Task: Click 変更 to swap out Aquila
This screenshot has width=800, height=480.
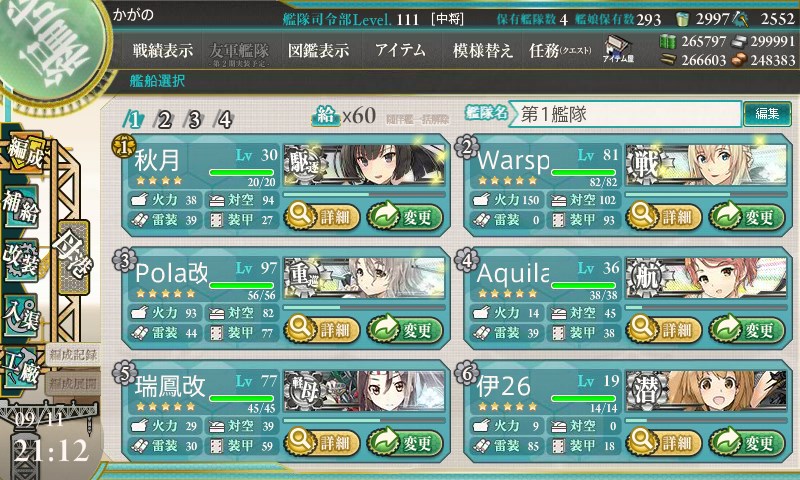Action: (x=741, y=329)
